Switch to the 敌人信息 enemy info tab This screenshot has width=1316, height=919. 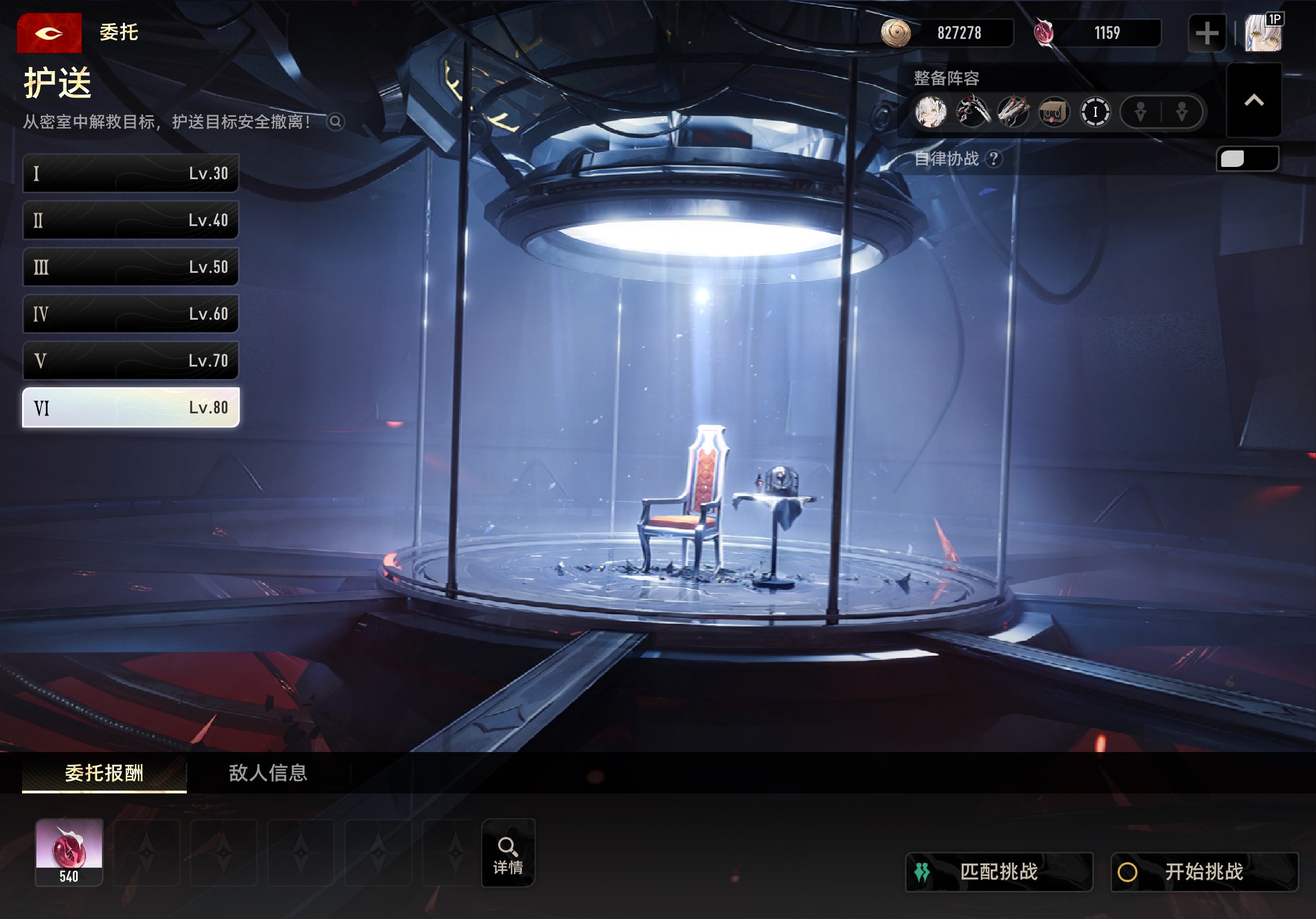268,773
